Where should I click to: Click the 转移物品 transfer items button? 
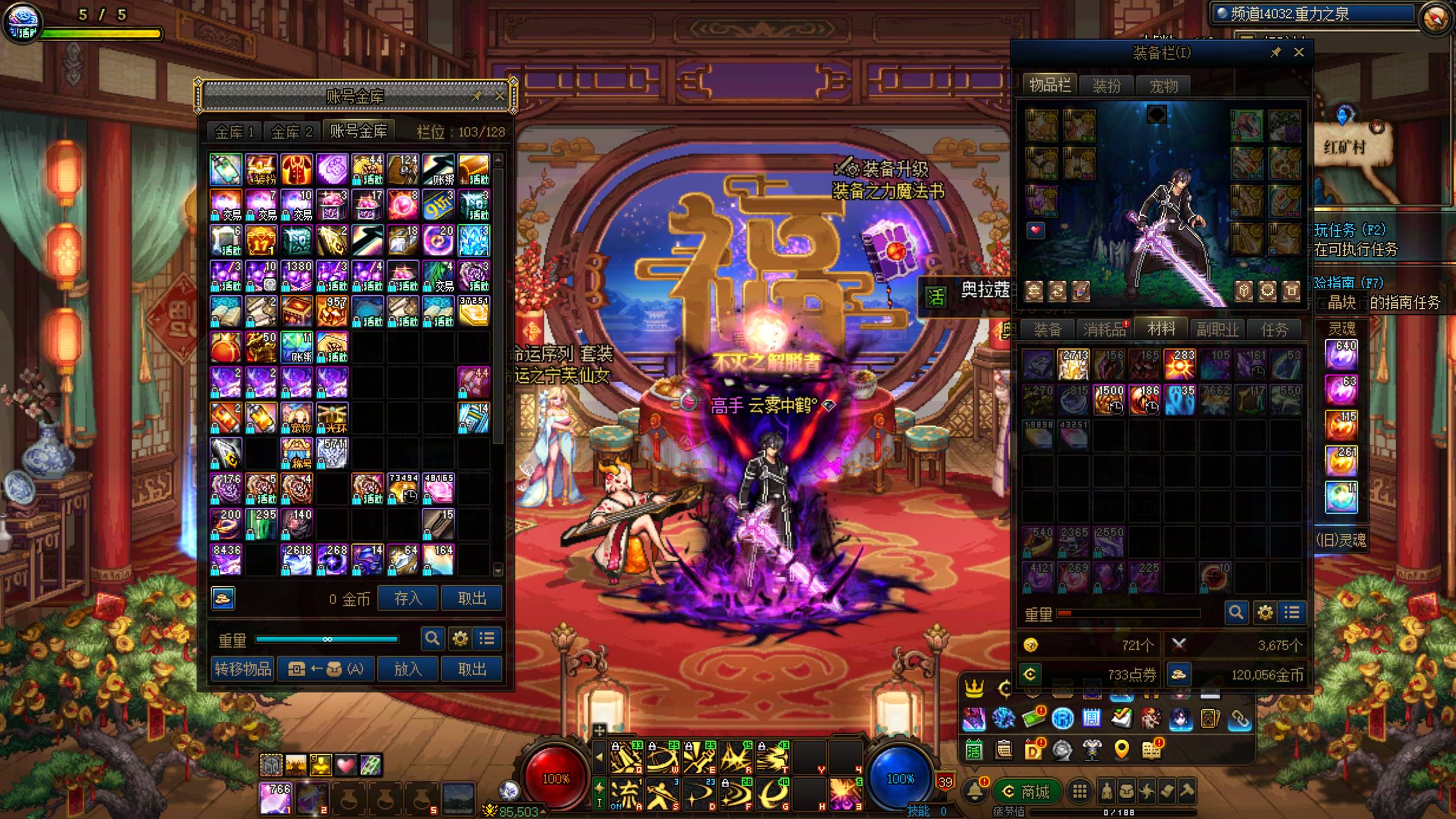(x=243, y=670)
